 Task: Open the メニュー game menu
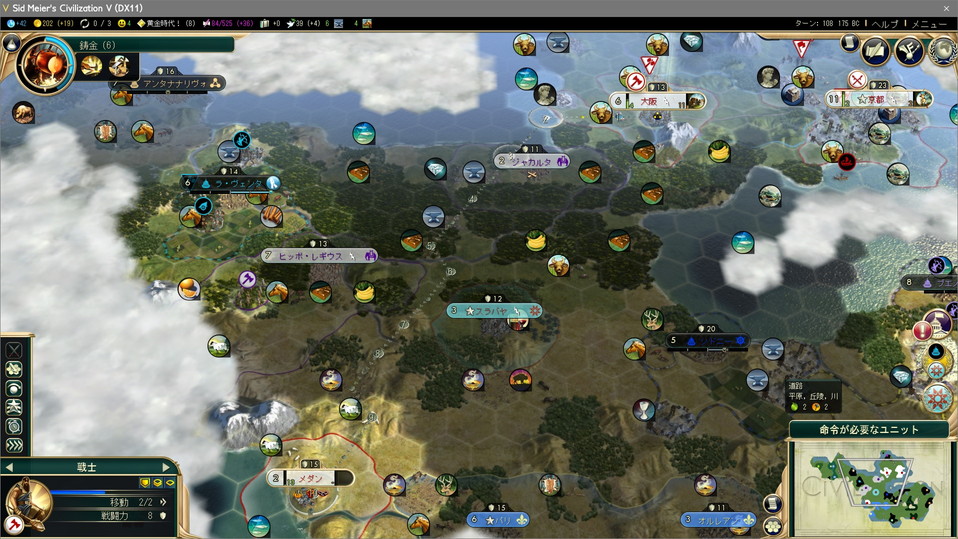929,23
